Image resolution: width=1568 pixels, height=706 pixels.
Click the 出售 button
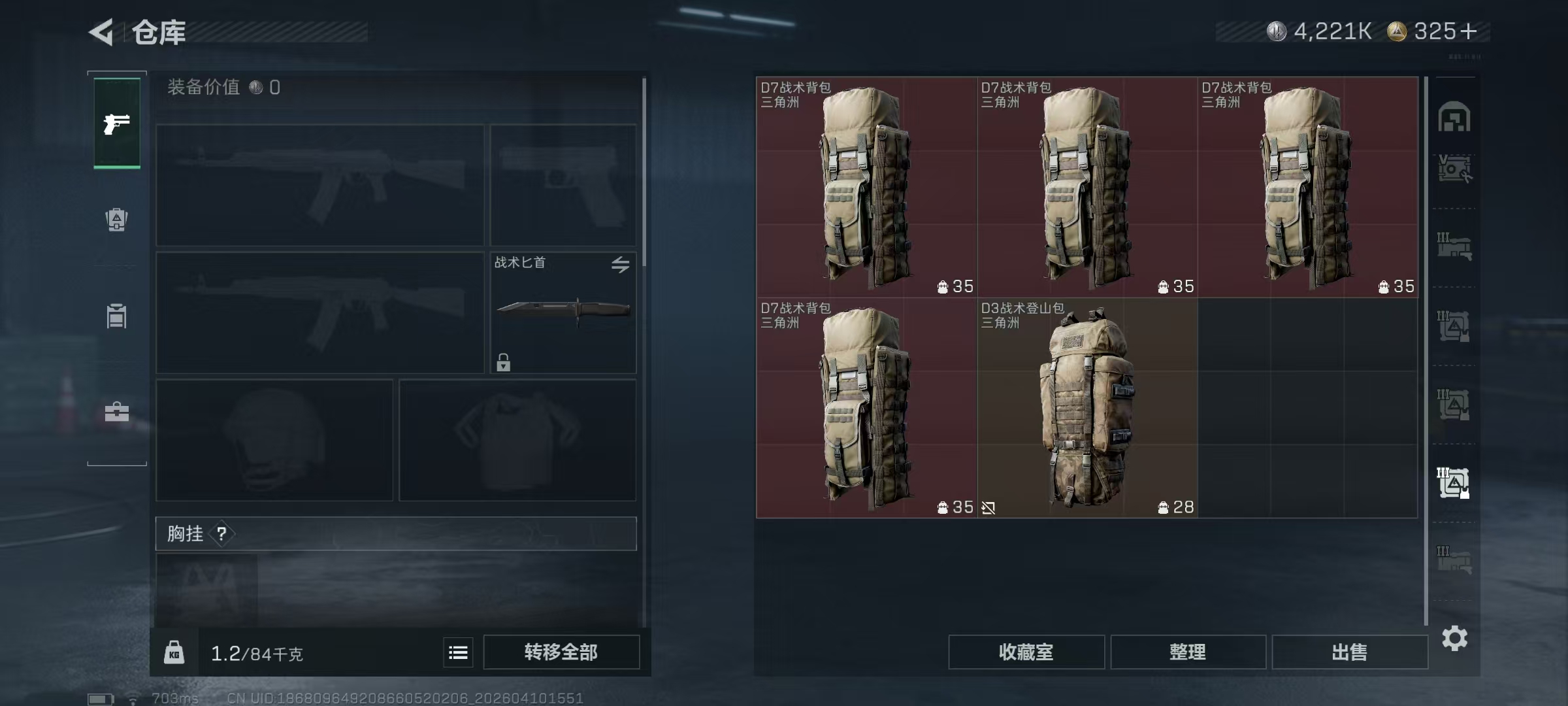pos(1350,652)
